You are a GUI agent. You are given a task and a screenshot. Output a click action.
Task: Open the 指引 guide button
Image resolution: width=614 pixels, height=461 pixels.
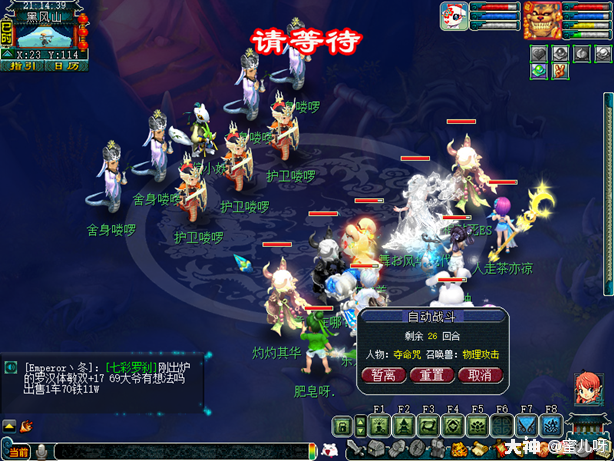coord(21,66)
